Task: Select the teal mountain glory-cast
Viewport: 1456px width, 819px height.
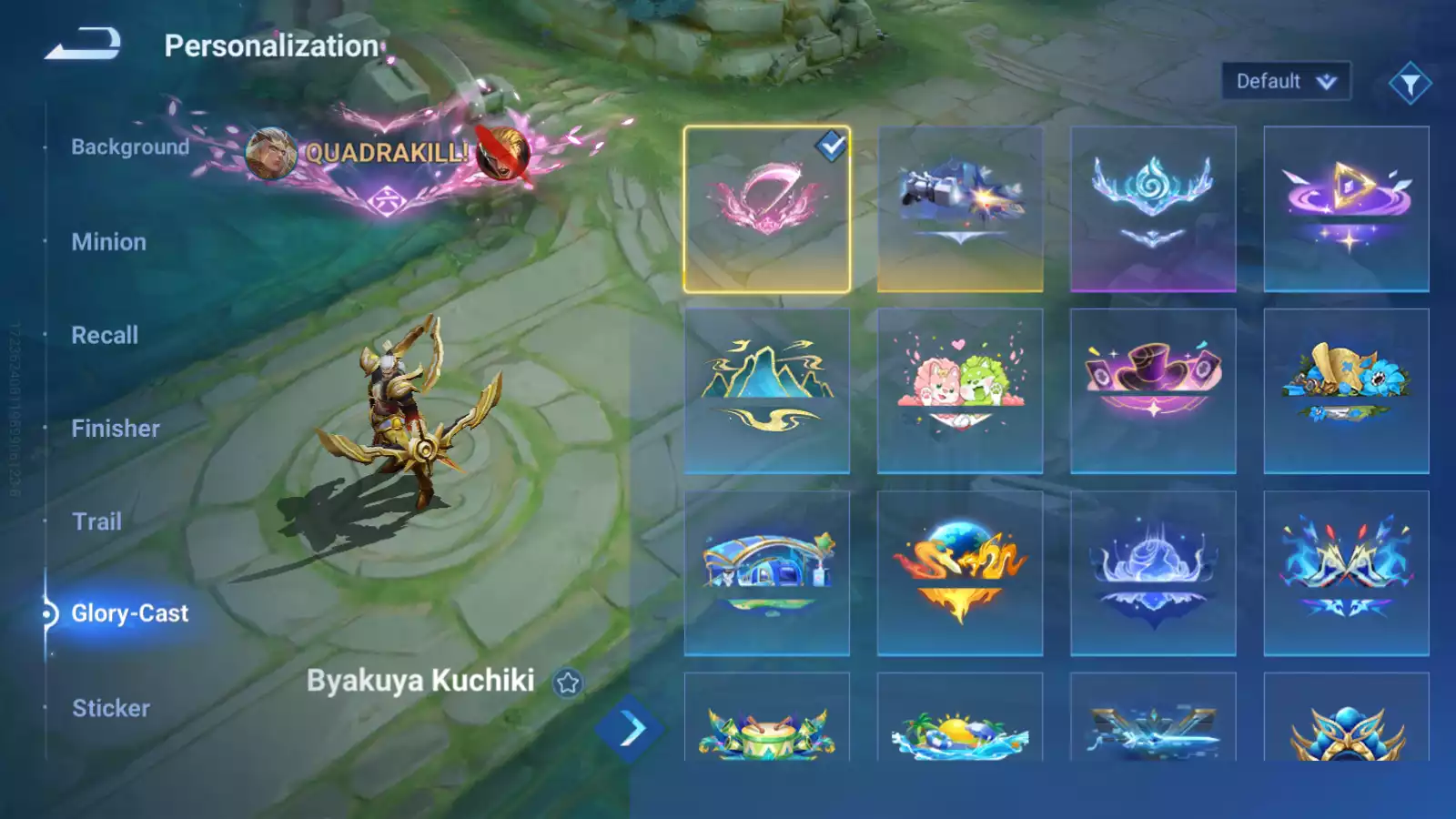Action: click(x=767, y=391)
